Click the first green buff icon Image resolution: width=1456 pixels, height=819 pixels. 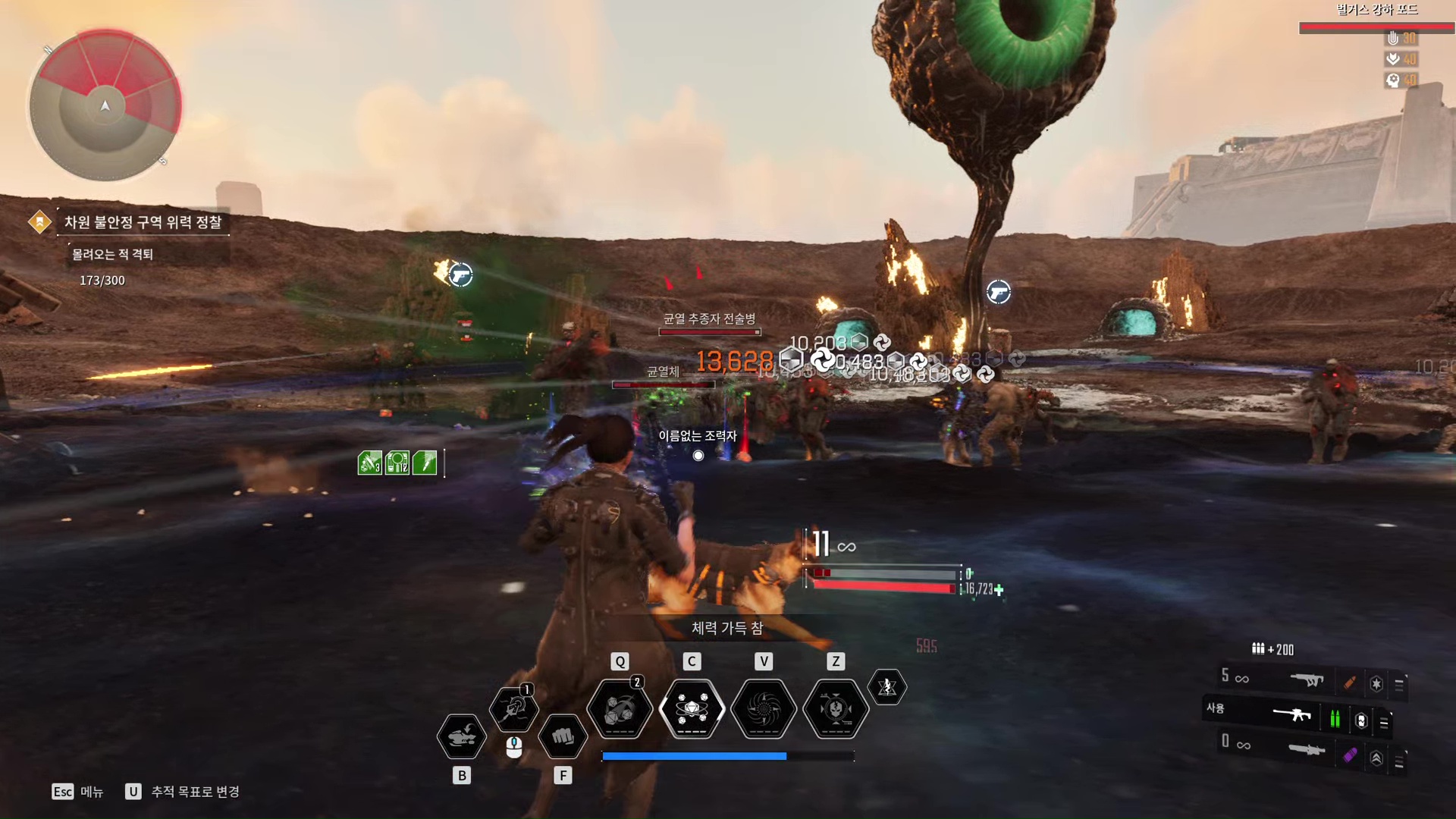tap(369, 463)
